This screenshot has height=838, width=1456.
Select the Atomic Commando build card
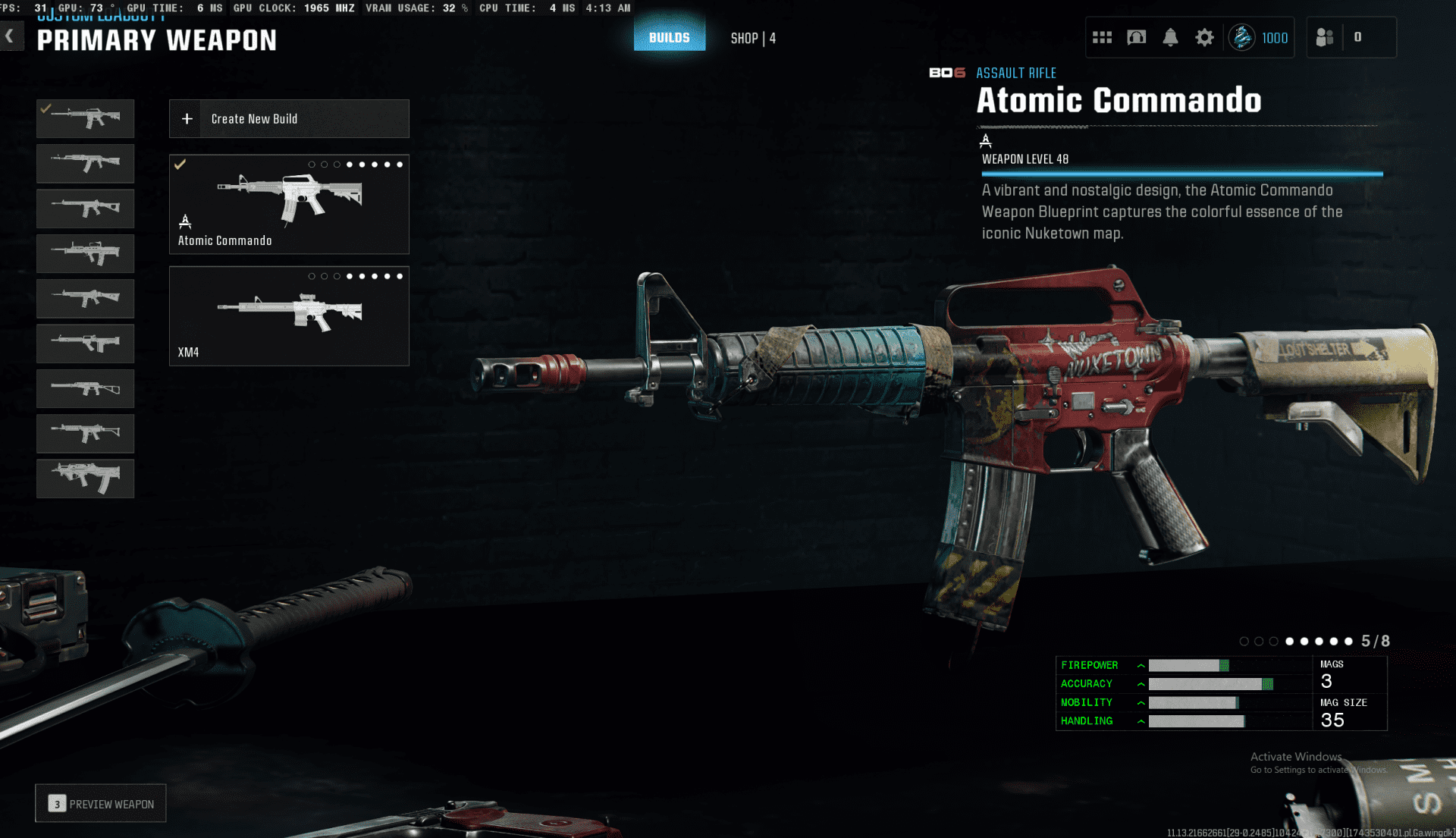[289, 204]
